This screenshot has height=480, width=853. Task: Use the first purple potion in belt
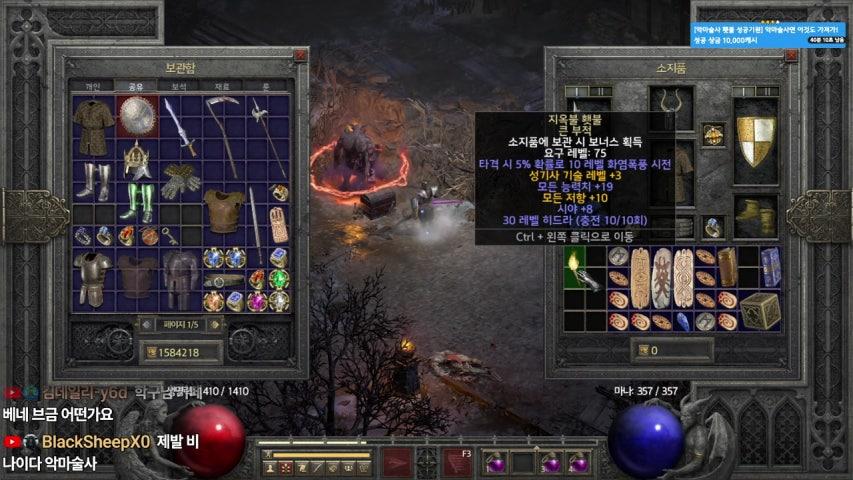click(497, 463)
